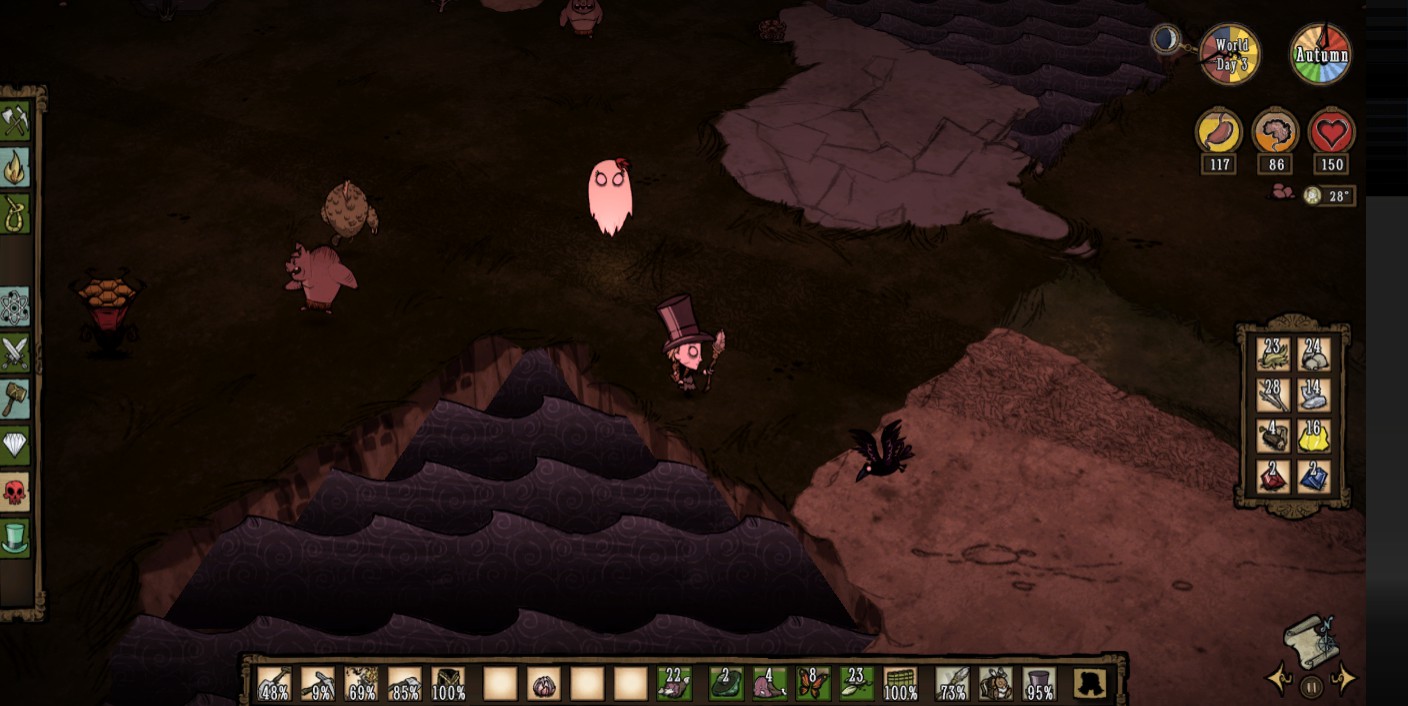Select the garlic bulb inventory slot

[543, 684]
